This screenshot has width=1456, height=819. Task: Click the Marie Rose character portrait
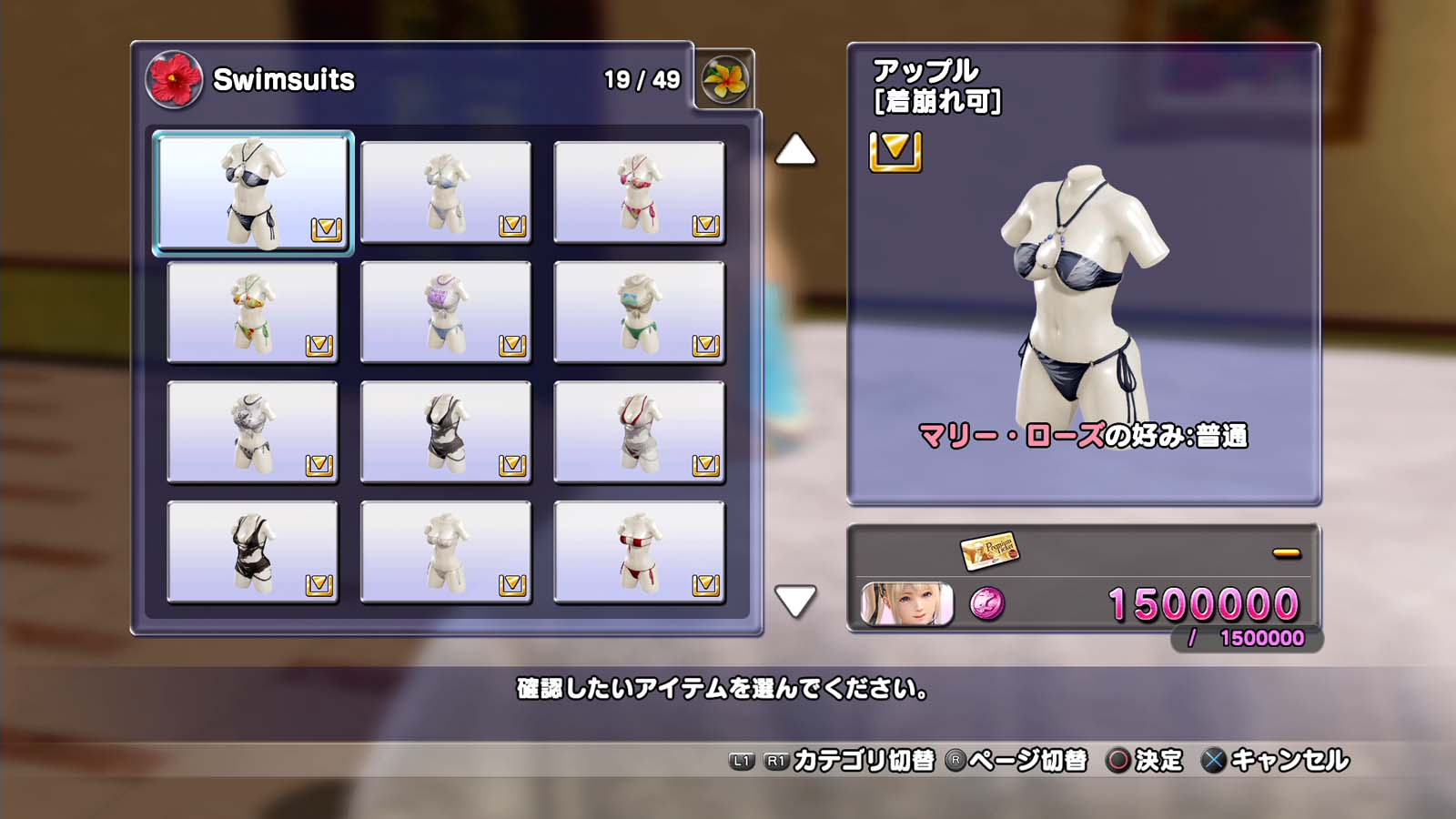906,603
